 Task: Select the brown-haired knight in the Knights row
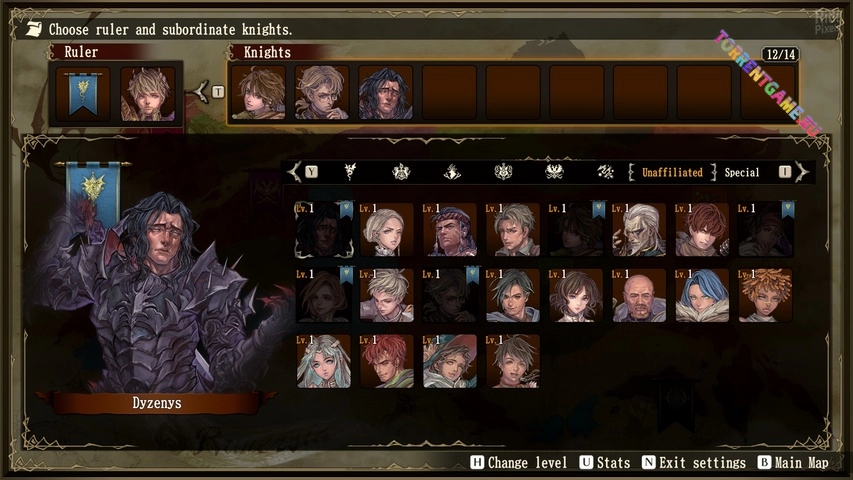tap(258, 93)
